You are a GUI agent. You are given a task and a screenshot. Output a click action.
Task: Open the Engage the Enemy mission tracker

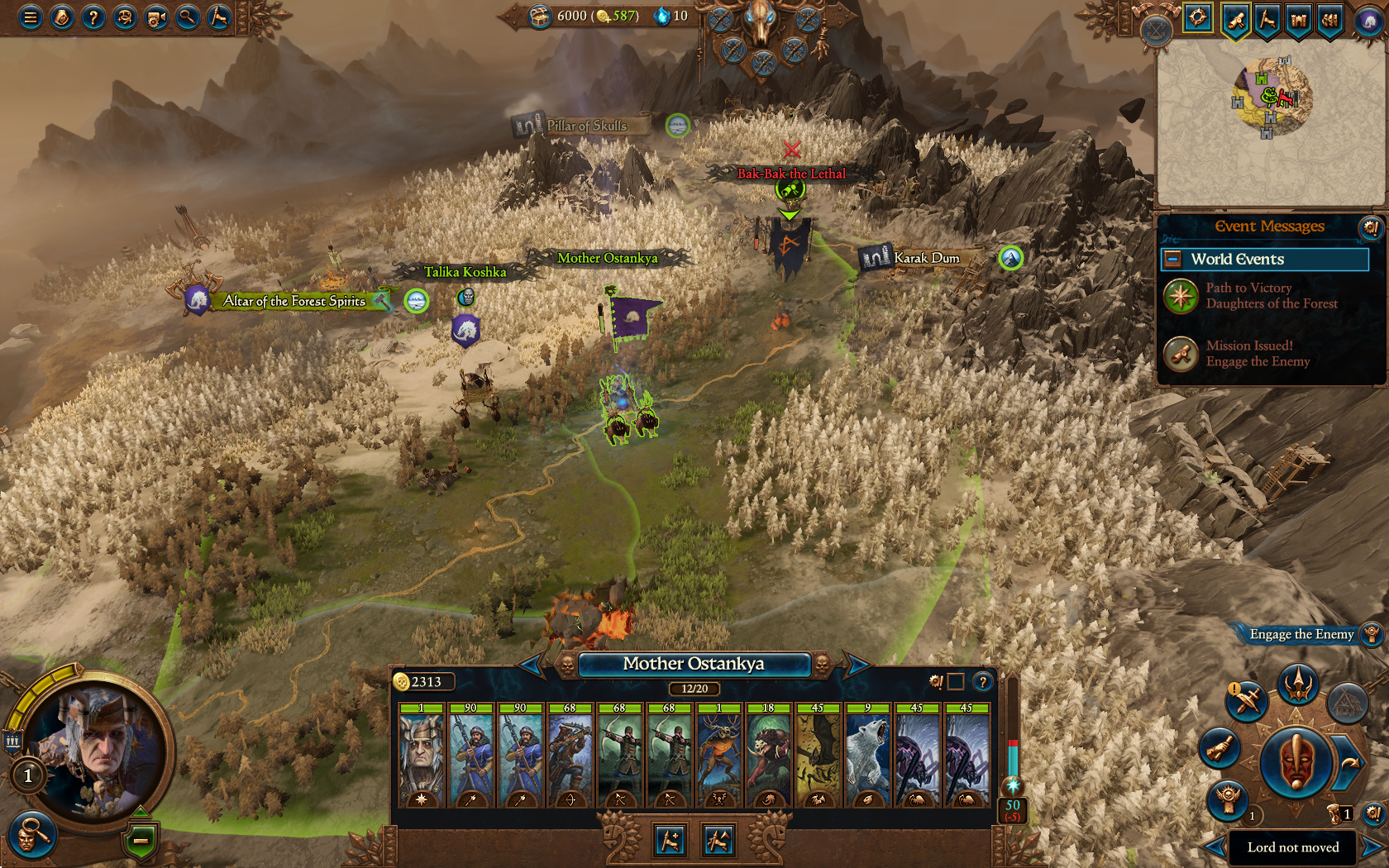[1301, 634]
